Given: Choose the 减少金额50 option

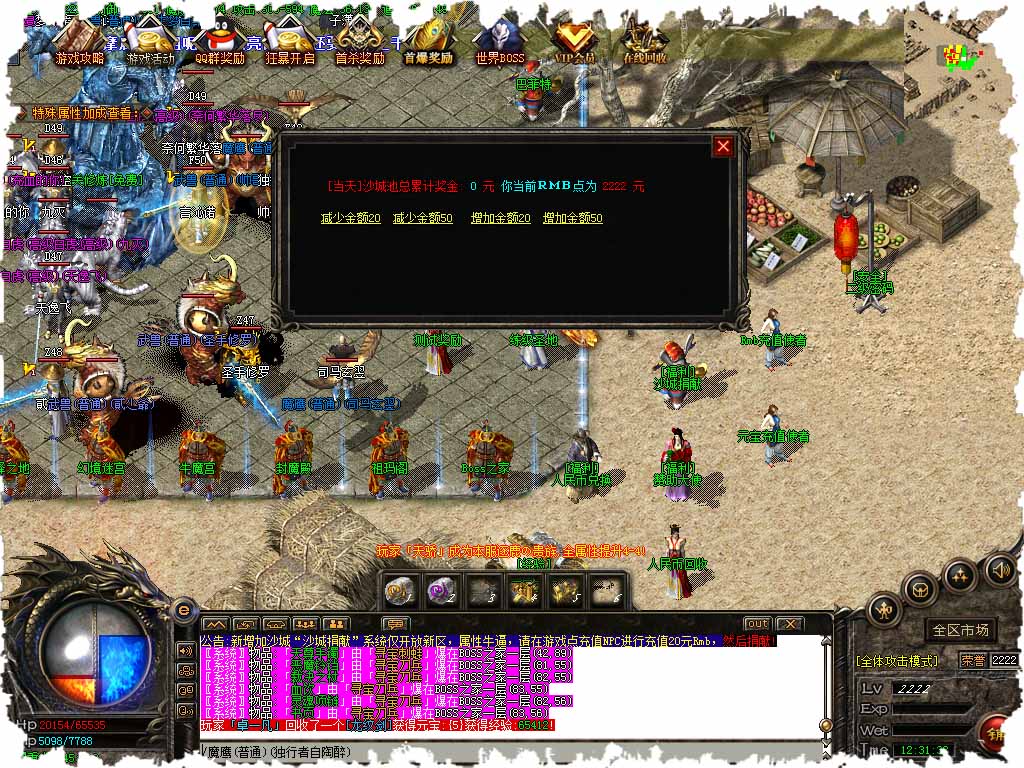Looking at the screenshot, I should click(422, 218).
